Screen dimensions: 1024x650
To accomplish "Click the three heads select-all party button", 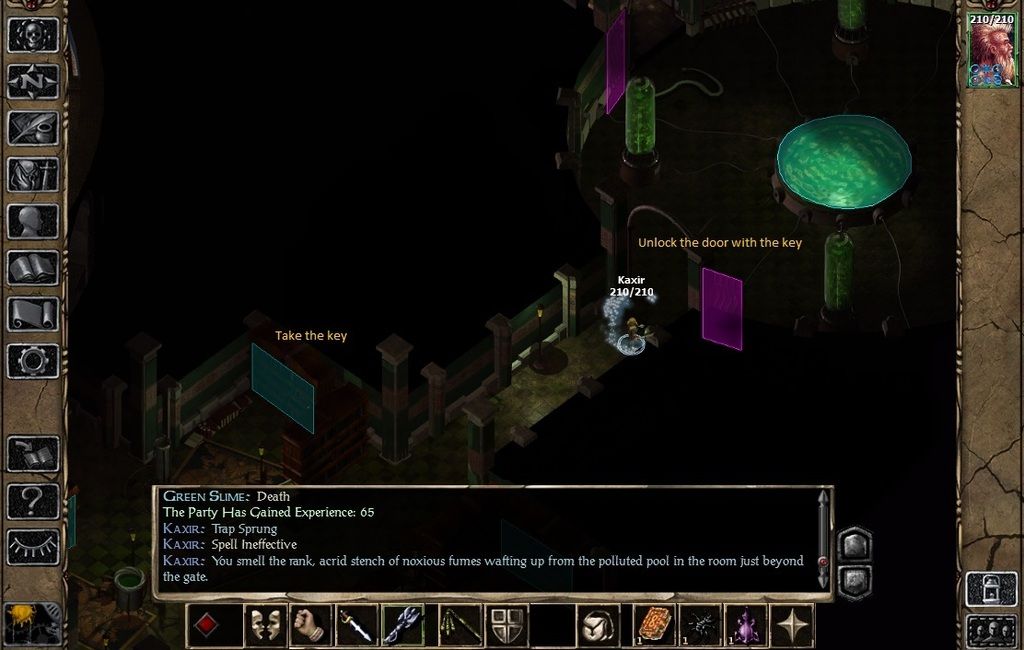I will 992,631.
